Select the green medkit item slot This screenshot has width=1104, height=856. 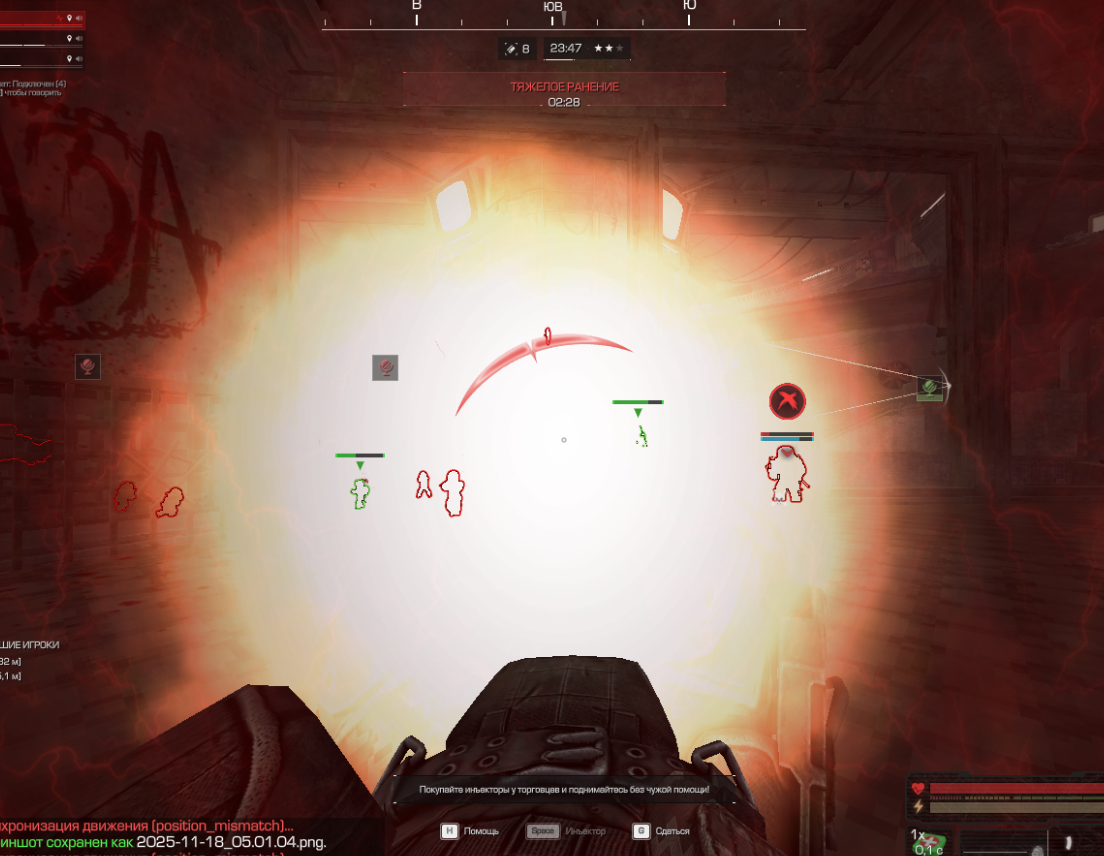point(929,842)
